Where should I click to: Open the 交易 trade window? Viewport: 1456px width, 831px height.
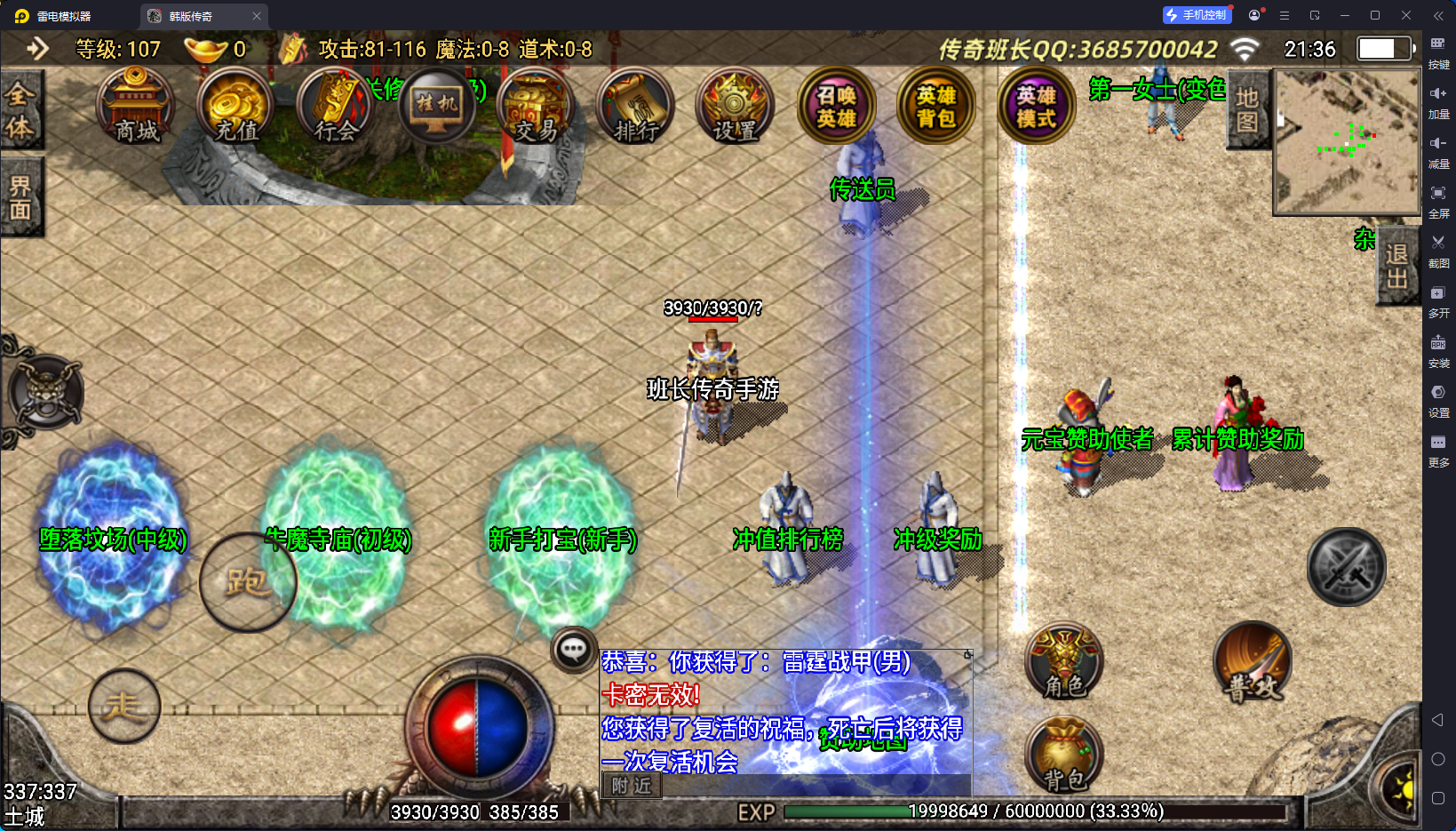pyautogui.click(x=536, y=107)
